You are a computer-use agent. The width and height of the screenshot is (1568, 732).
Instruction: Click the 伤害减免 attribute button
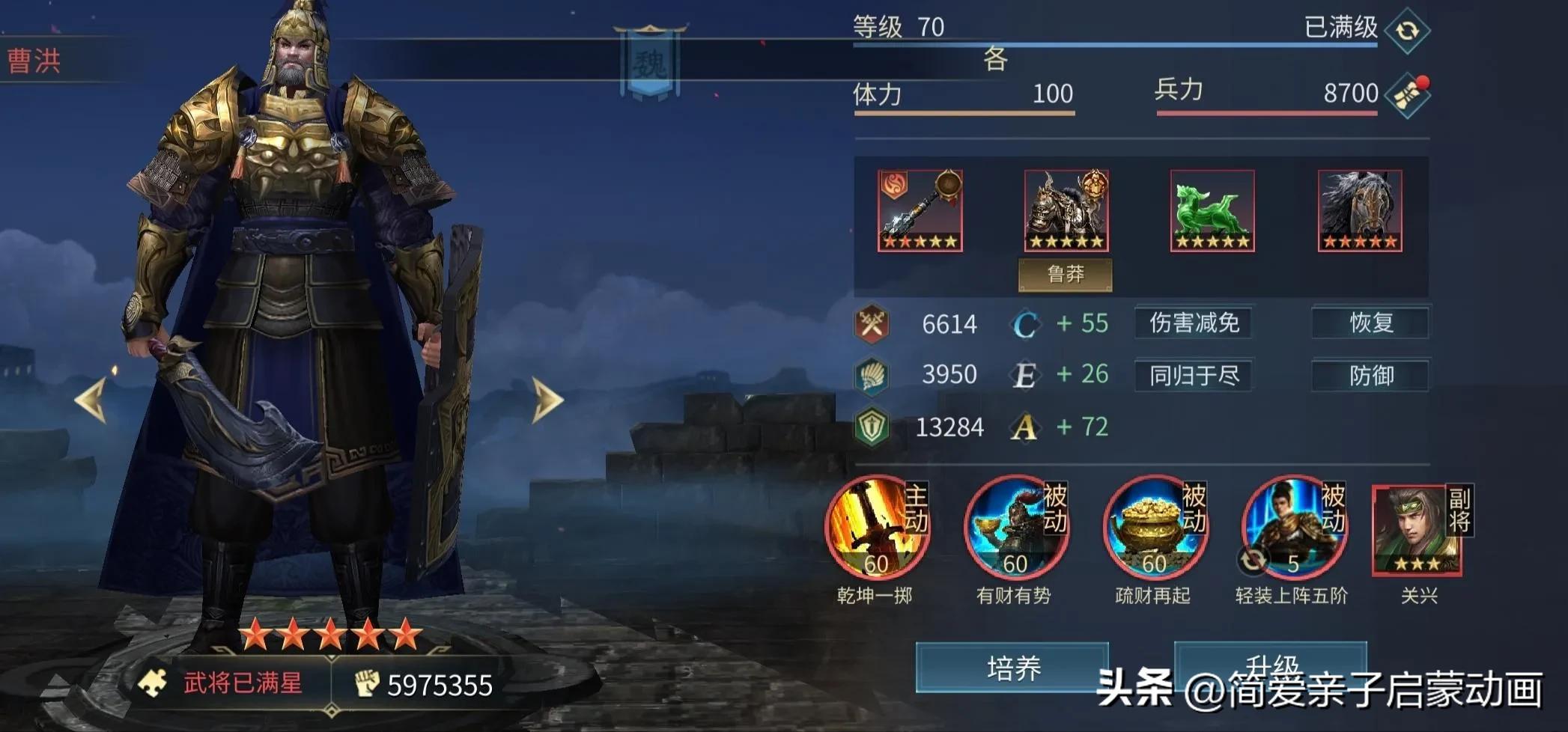coord(1195,323)
